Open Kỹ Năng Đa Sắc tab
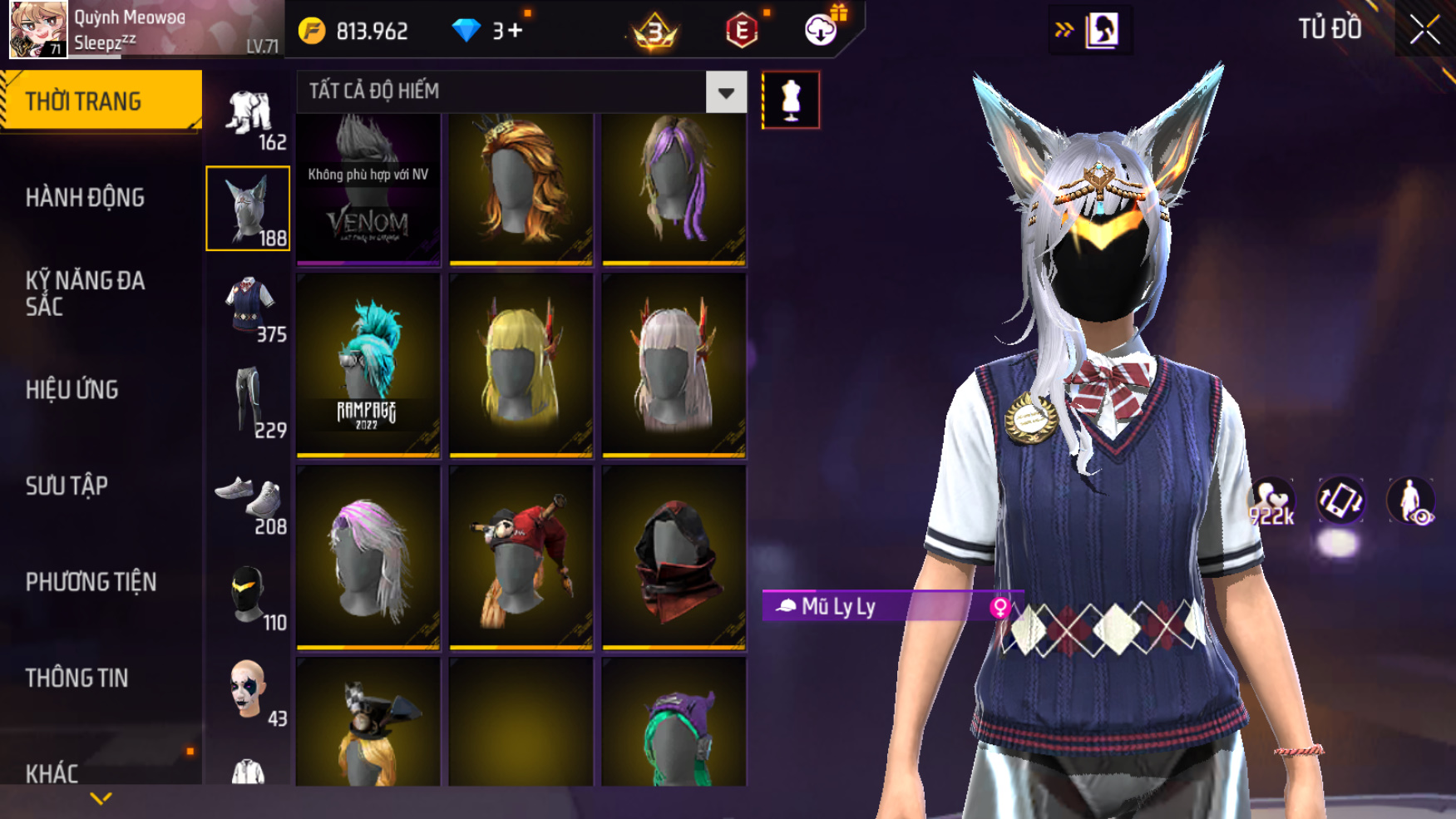 click(x=85, y=294)
